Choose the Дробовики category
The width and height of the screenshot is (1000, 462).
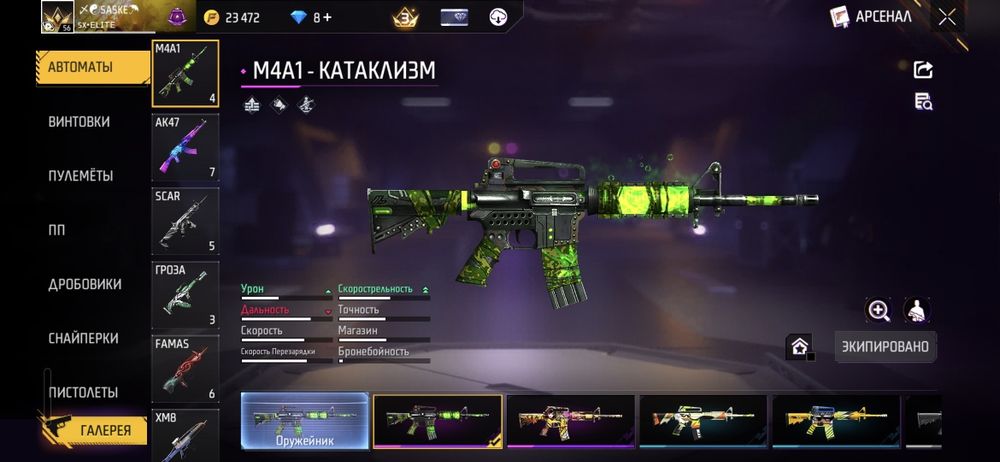pyautogui.click(x=84, y=284)
